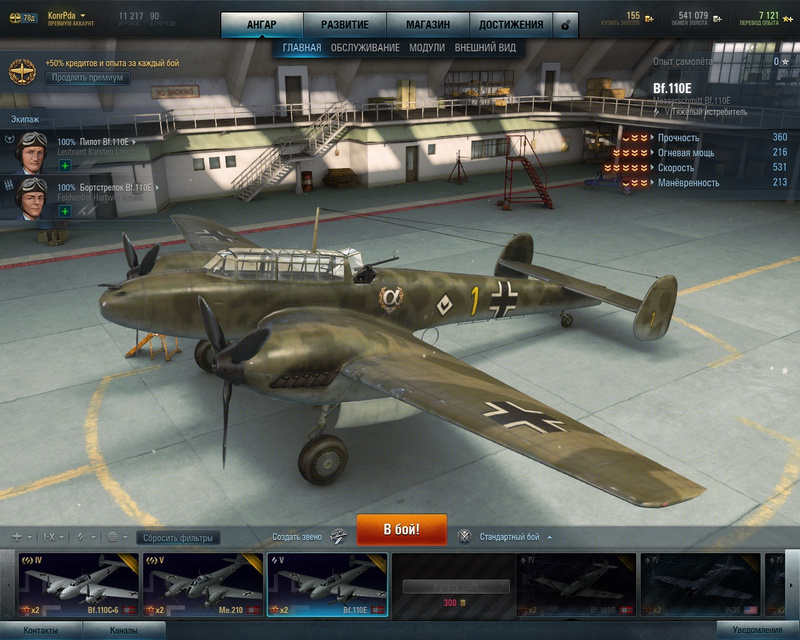Show the Уведомления notifications

[757, 631]
